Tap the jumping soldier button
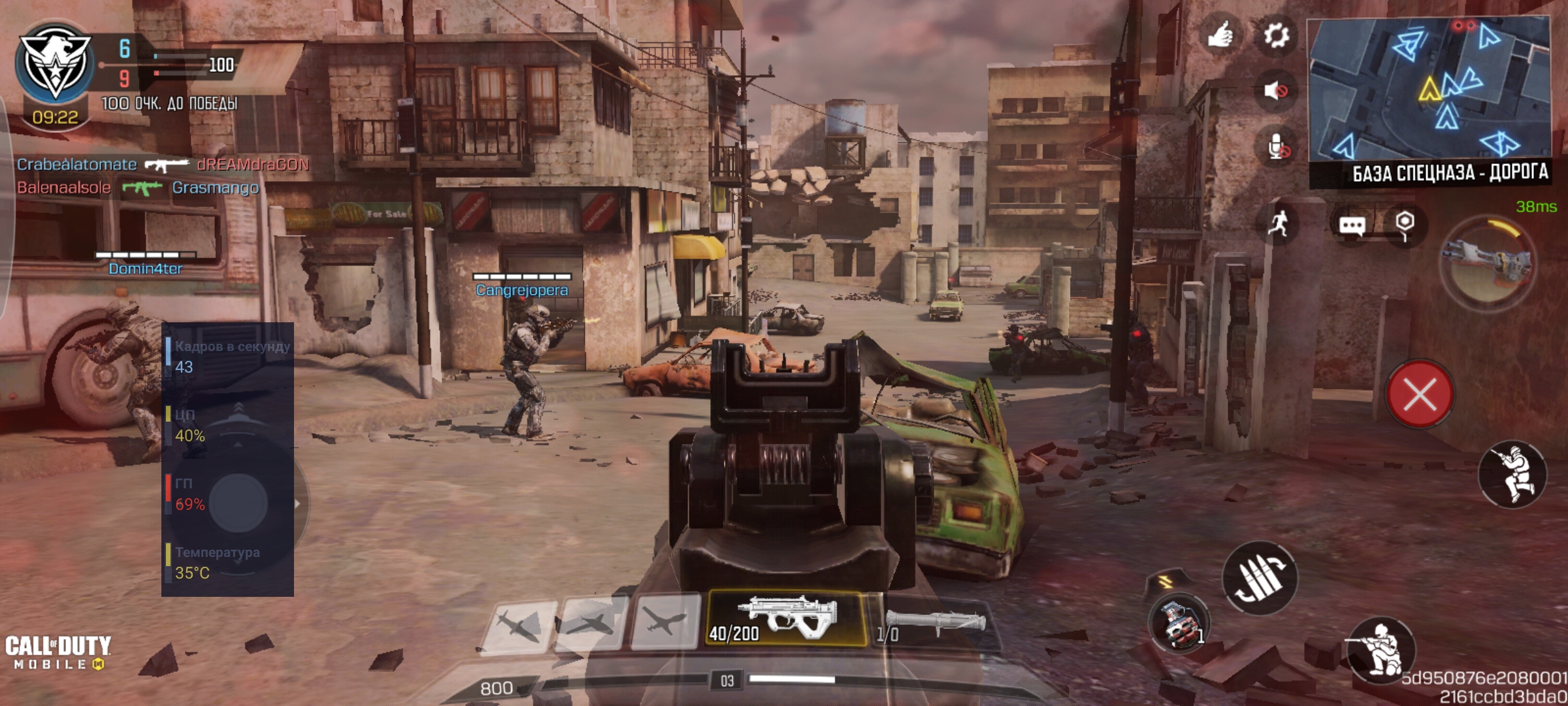1568x706 pixels. coord(1512,475)
